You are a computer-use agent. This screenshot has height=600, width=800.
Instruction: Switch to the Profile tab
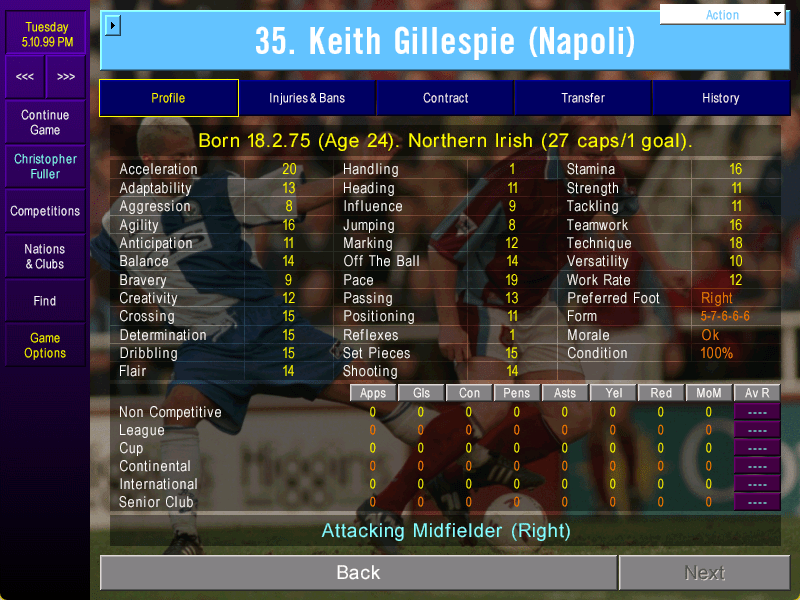point(168,98)
